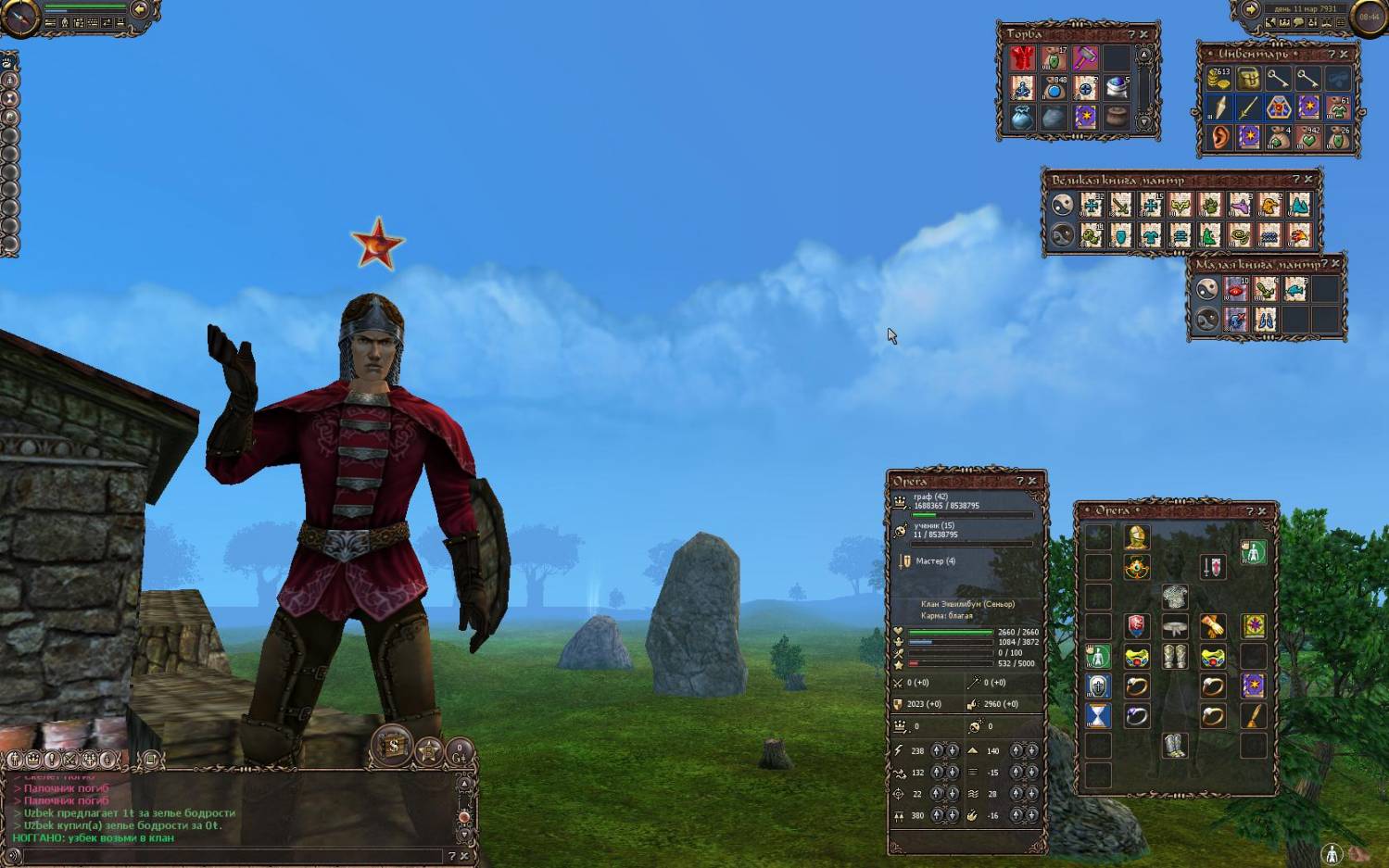Use the red eye mantra in small book
The image size is (1389, 868).
[1236, 289]
